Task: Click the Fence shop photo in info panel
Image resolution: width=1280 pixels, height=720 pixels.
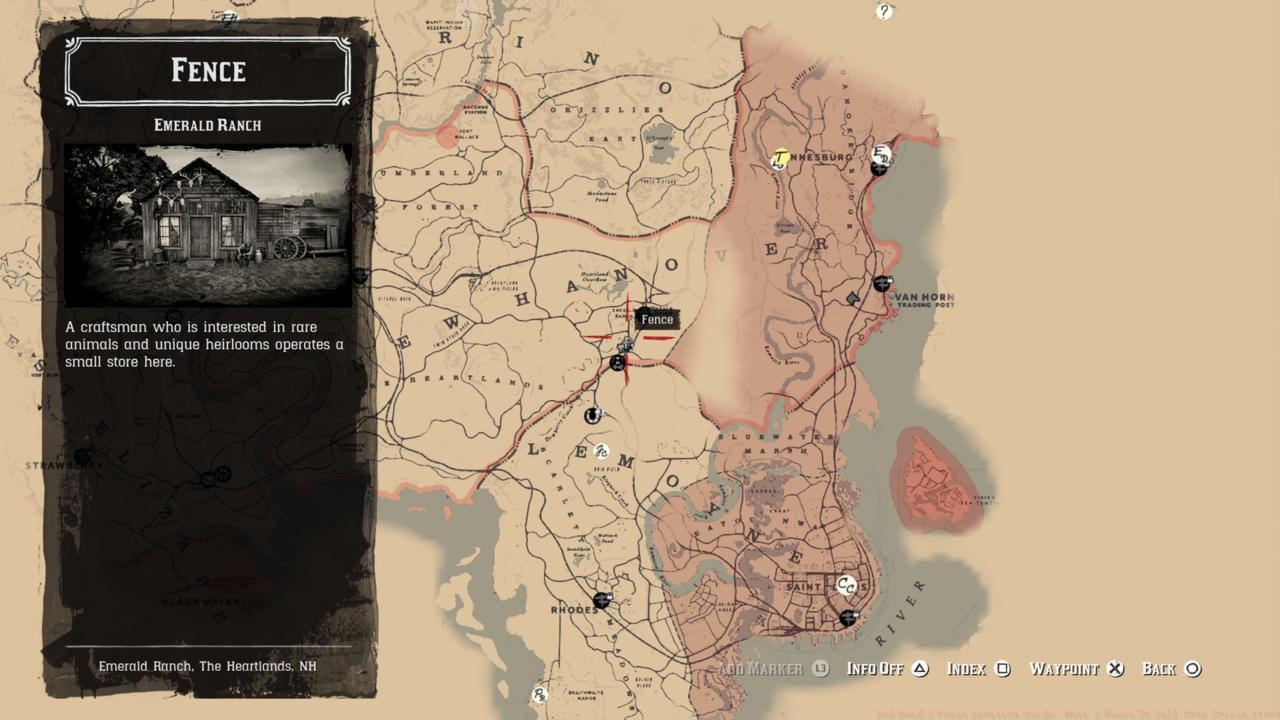Action: (208, 225)
